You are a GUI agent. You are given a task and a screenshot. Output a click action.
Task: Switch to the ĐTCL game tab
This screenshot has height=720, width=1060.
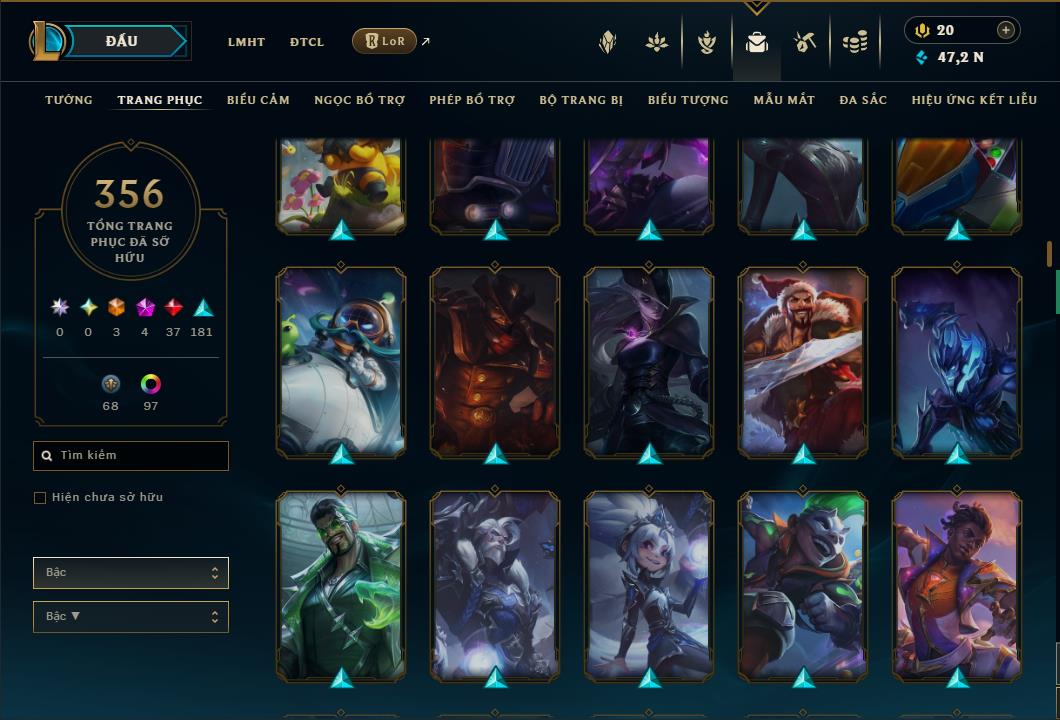[x=307, y=42]
